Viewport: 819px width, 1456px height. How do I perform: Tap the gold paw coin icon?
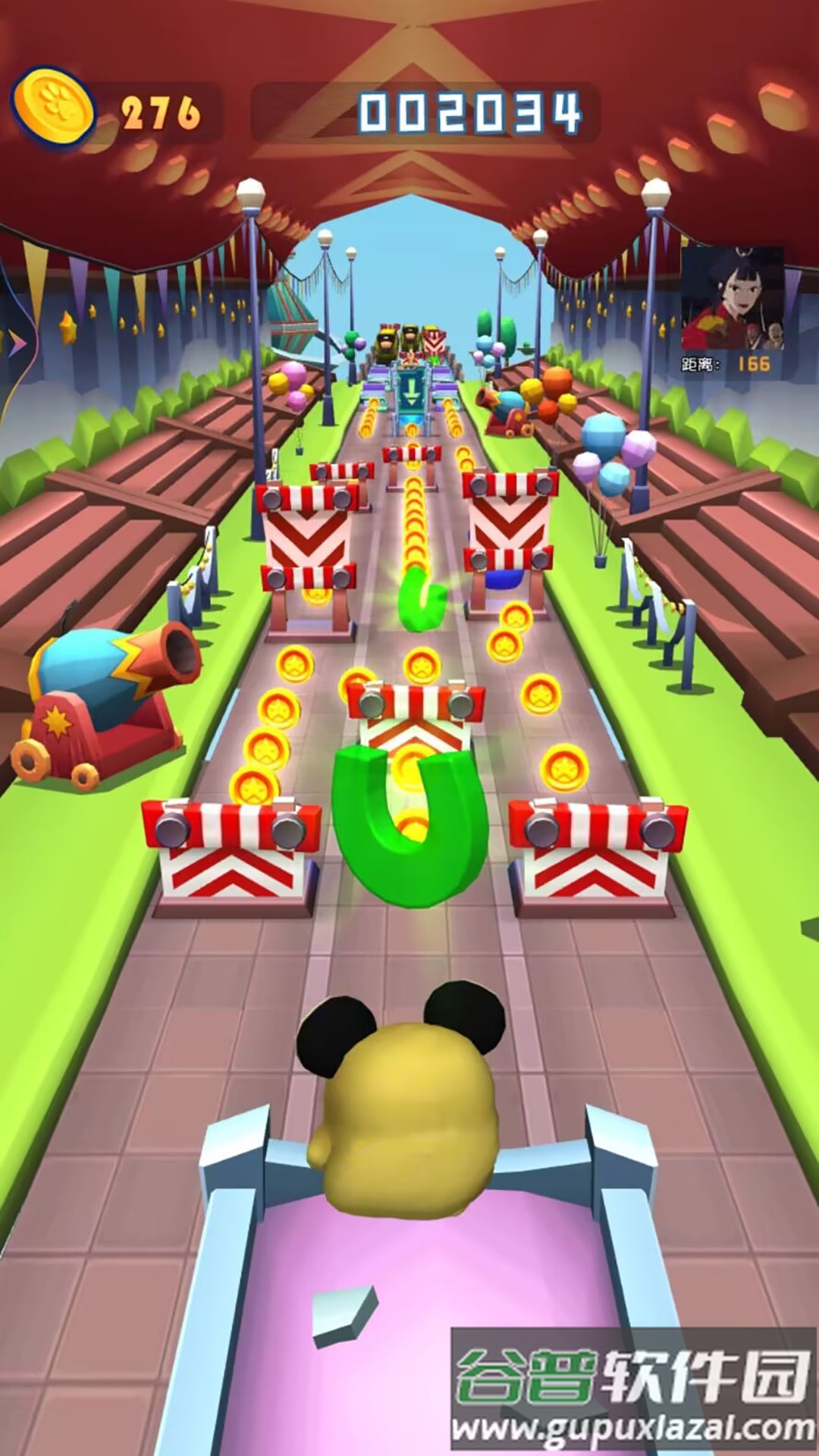click(x=53, y=110)
